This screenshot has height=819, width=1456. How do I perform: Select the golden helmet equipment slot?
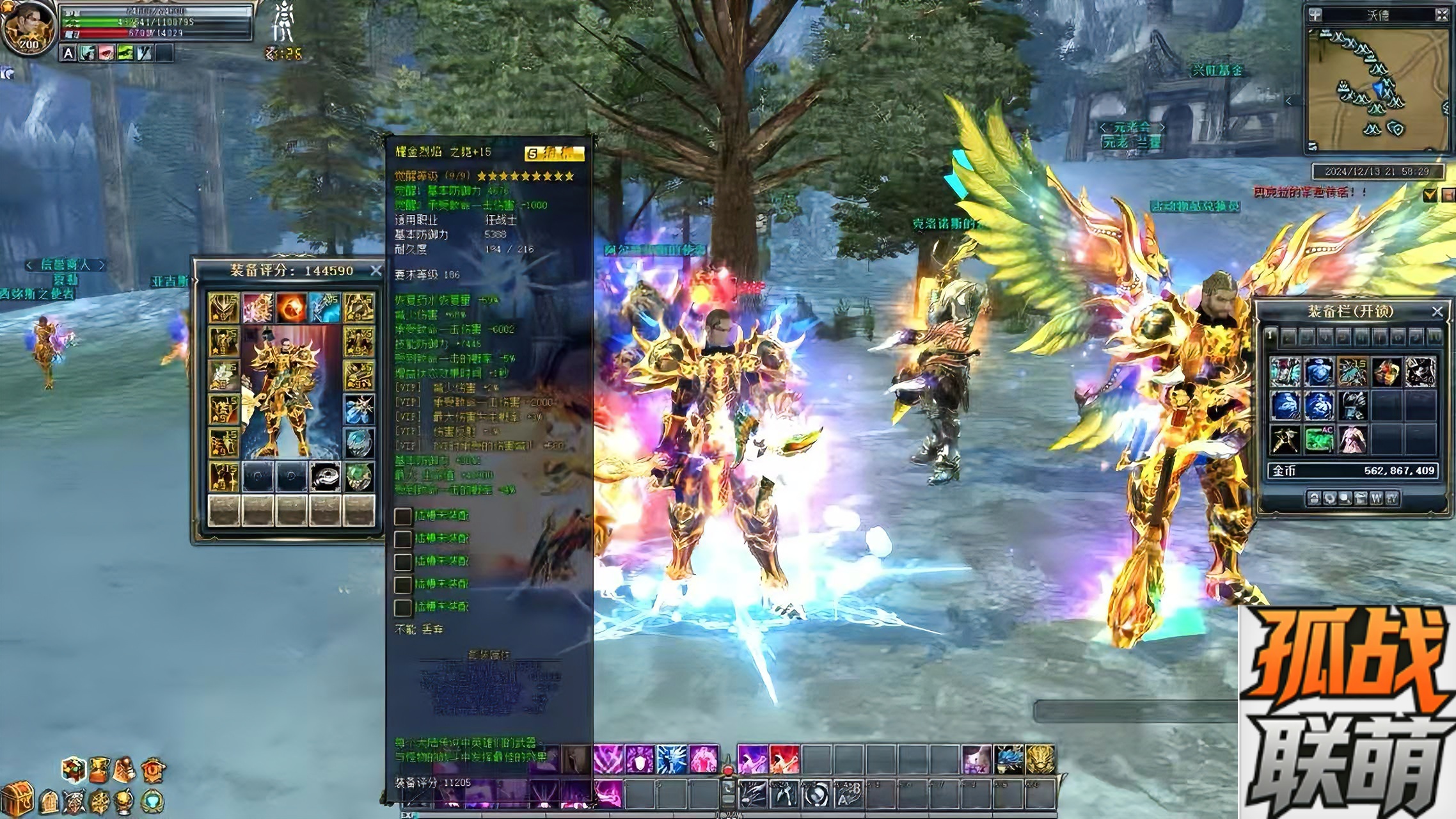pos(223,308)
